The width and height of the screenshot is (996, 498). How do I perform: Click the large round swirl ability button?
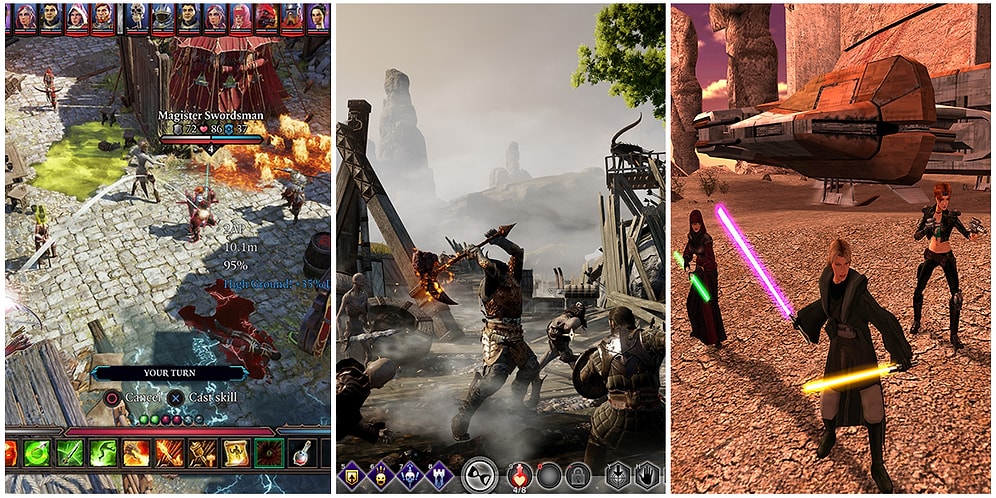[x=481, y=475]
